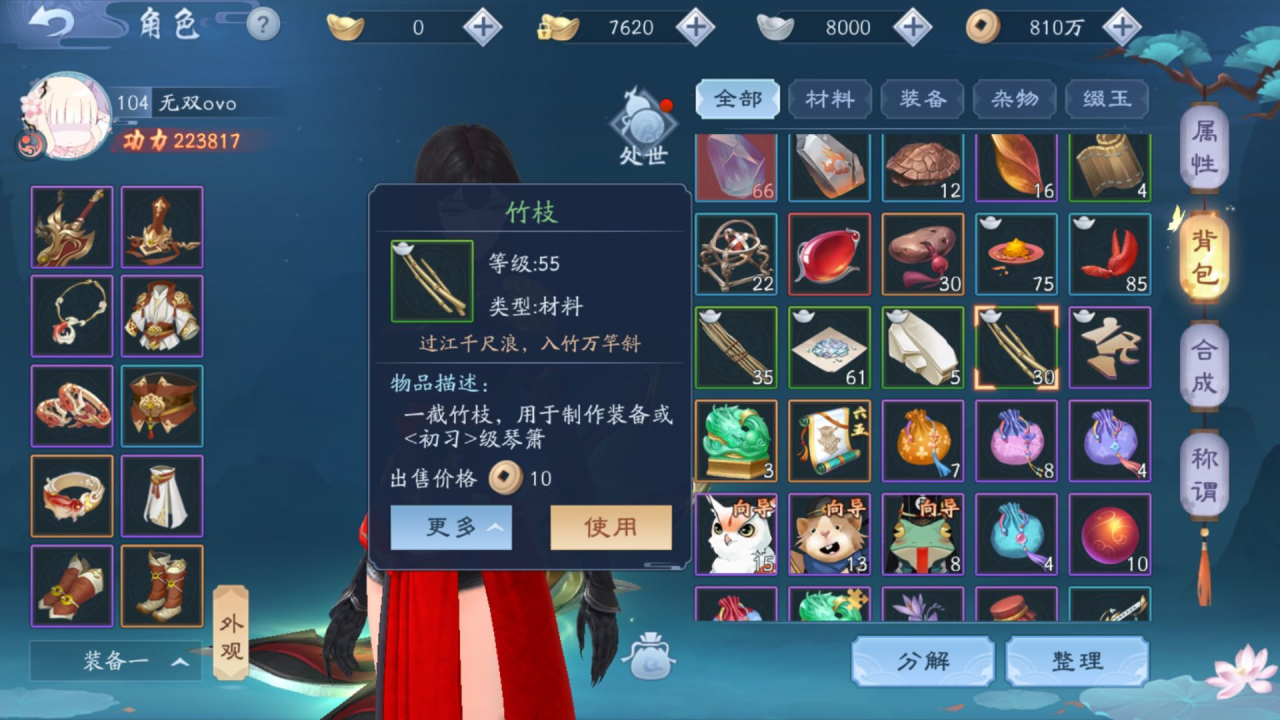This screenshot has width=1280, height=720.
Task: Open the question mark help button
Action: [x=263, y=24]
